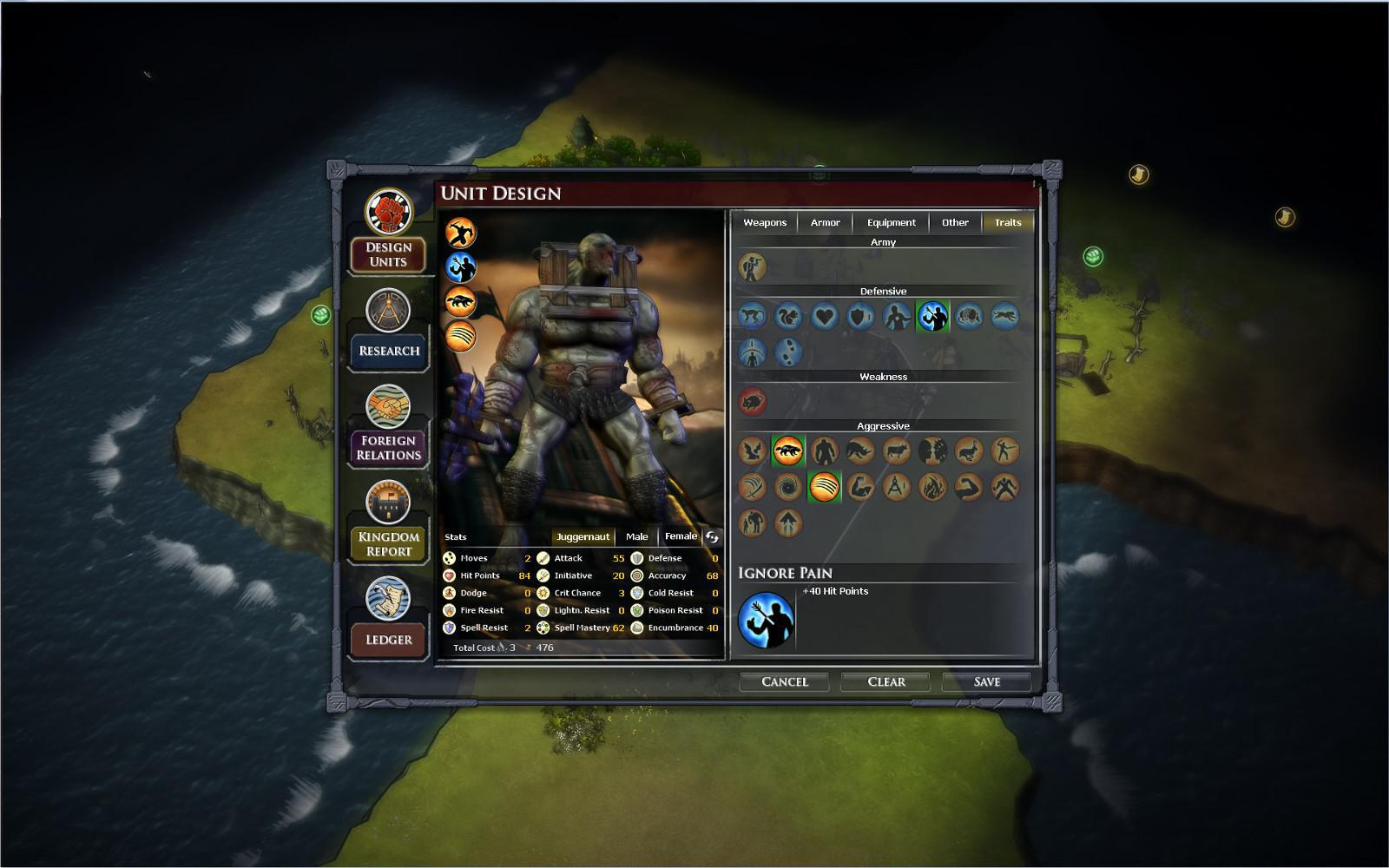
Task: Deselect the highlighted Ignore Pain trait
Action: (934, 316)
